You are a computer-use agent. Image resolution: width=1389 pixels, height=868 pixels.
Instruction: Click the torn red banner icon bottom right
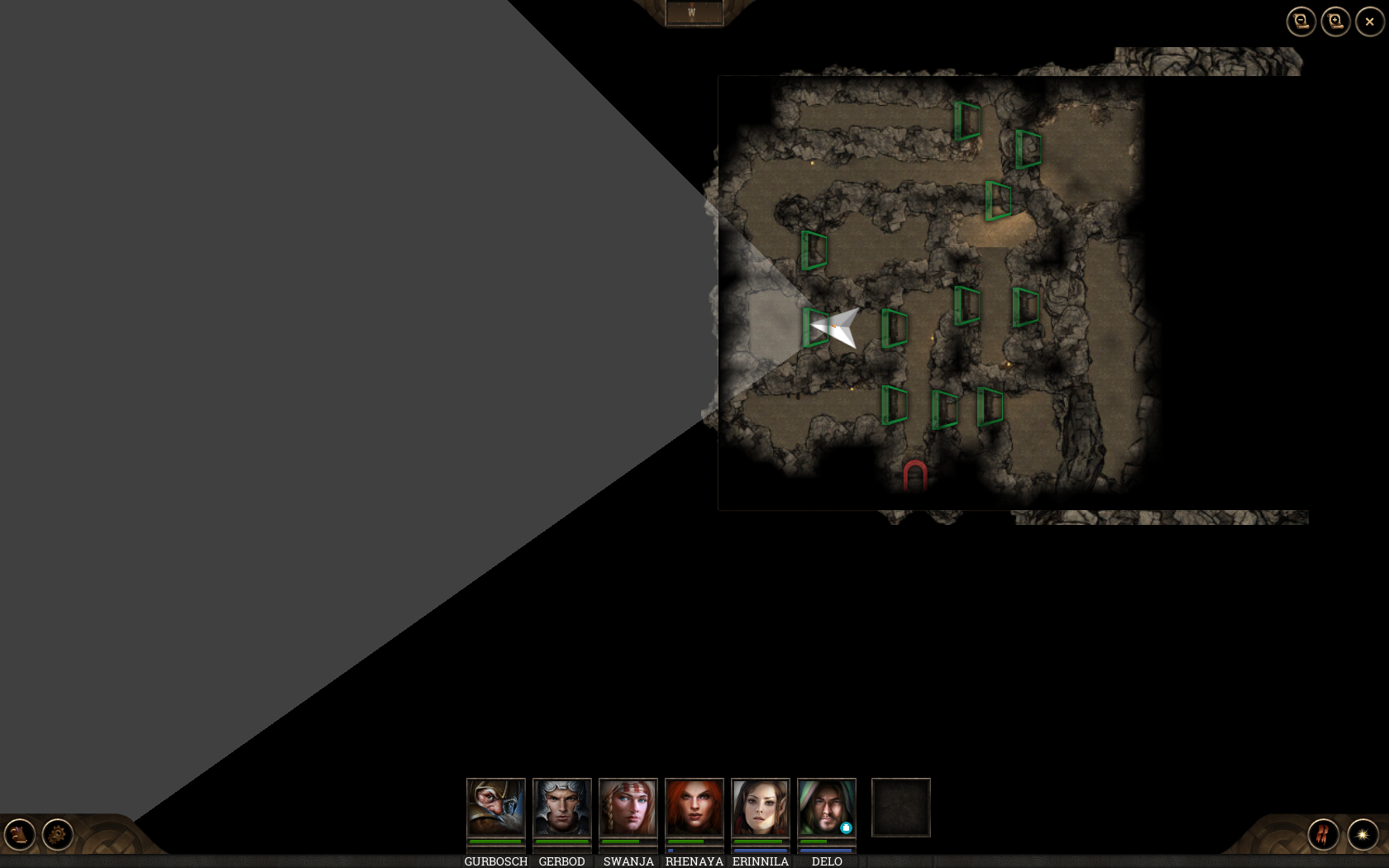(x=1321, y=837)
